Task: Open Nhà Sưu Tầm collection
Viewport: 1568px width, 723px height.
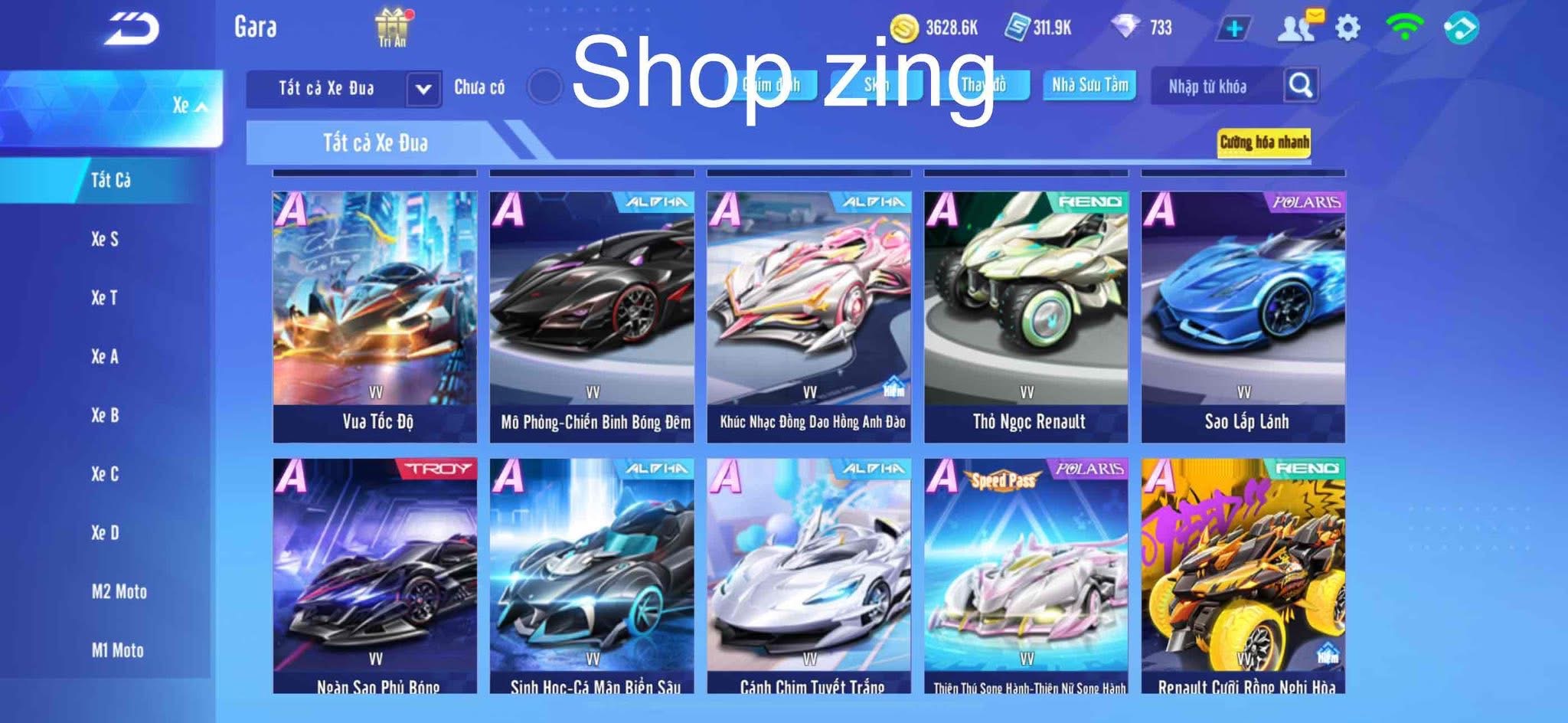Action: (x=1090, y=86)
